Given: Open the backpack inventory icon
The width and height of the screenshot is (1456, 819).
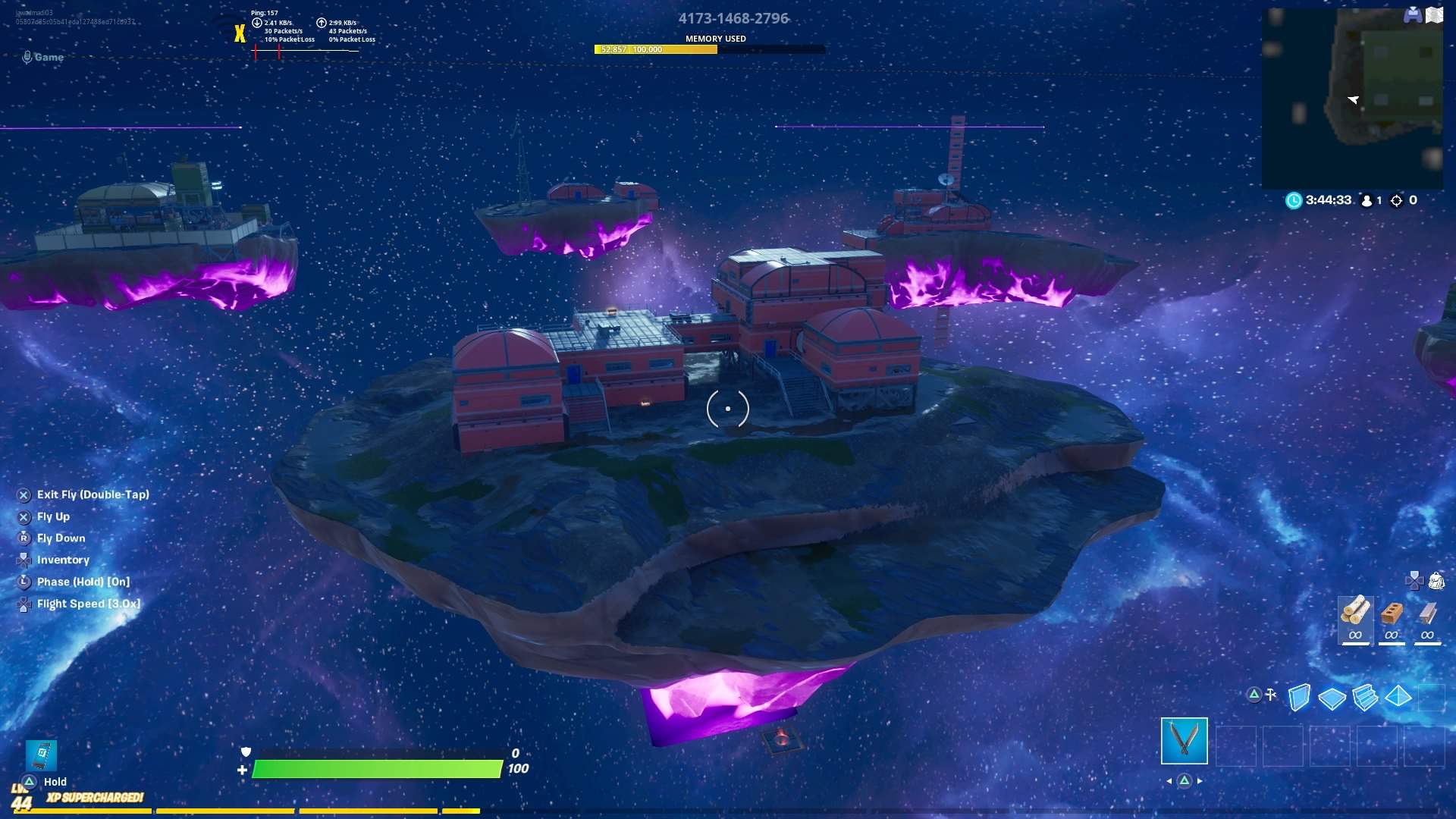Looking at the screenshot, I should click(x=1436, y=581).
